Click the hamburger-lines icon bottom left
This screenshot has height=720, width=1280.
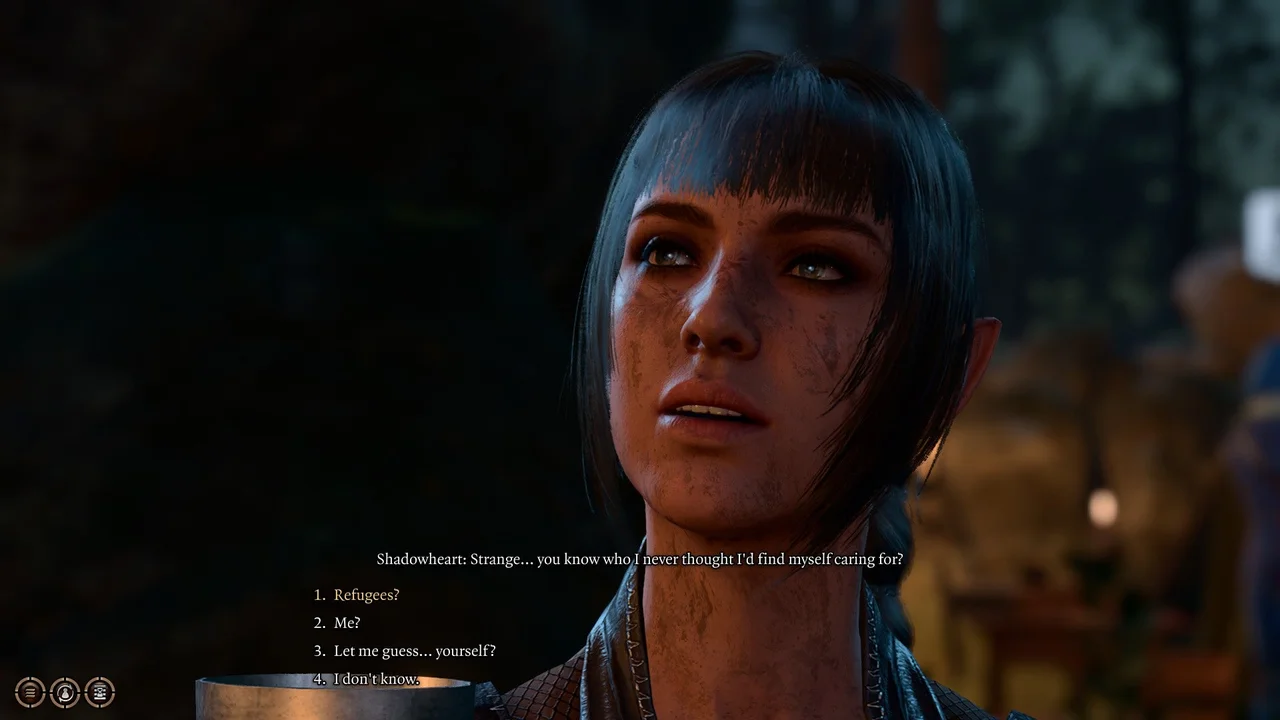click(29, 692)
